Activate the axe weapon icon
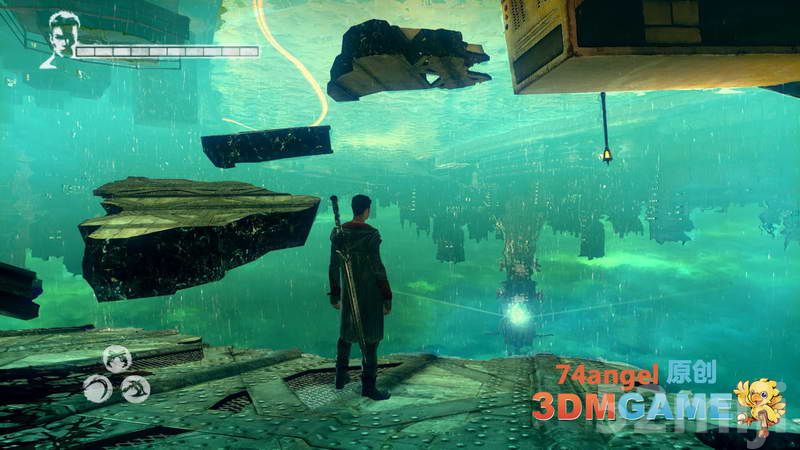 (x=136, y=386)
